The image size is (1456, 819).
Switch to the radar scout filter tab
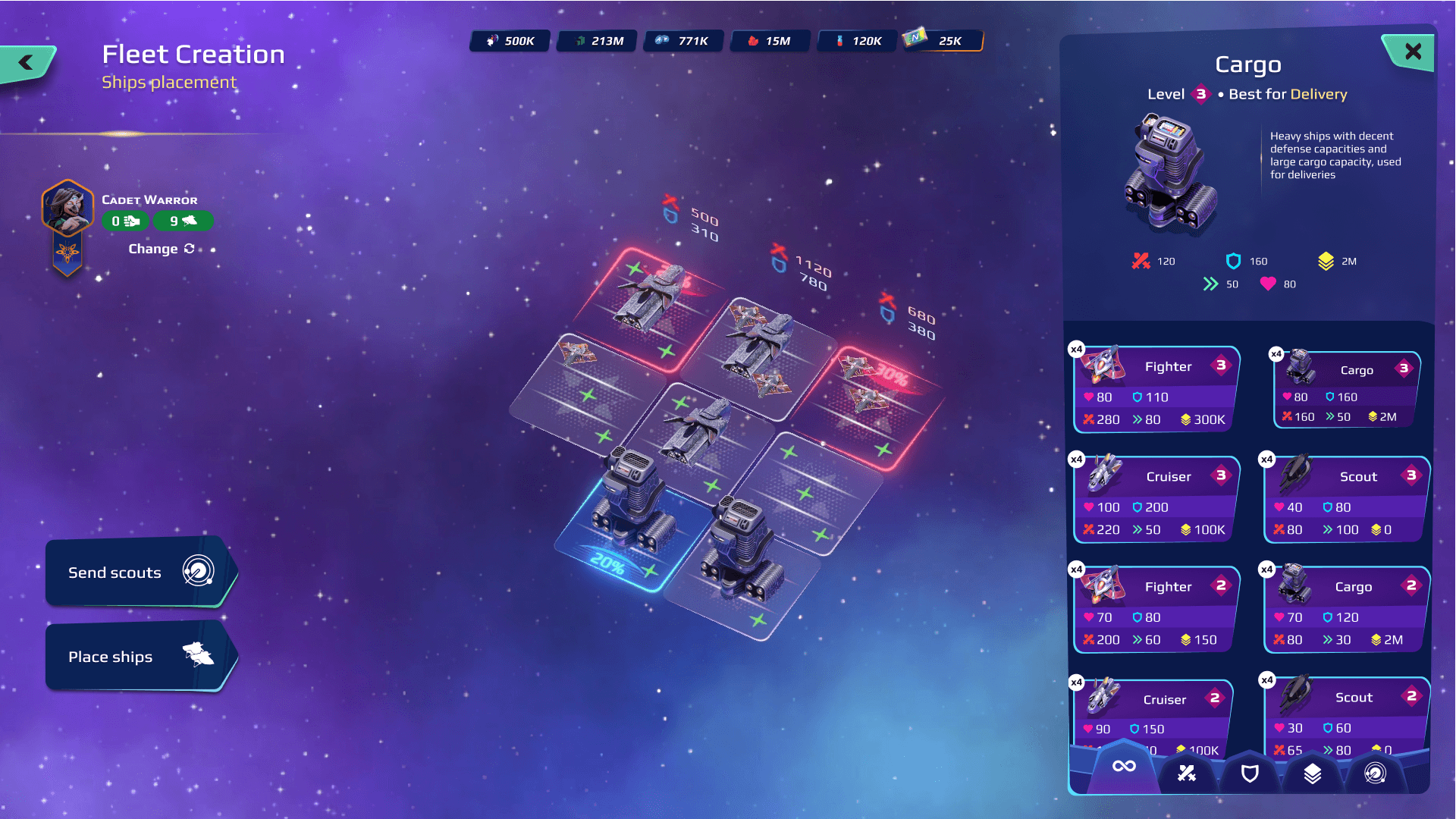(x=1375, y=773)
